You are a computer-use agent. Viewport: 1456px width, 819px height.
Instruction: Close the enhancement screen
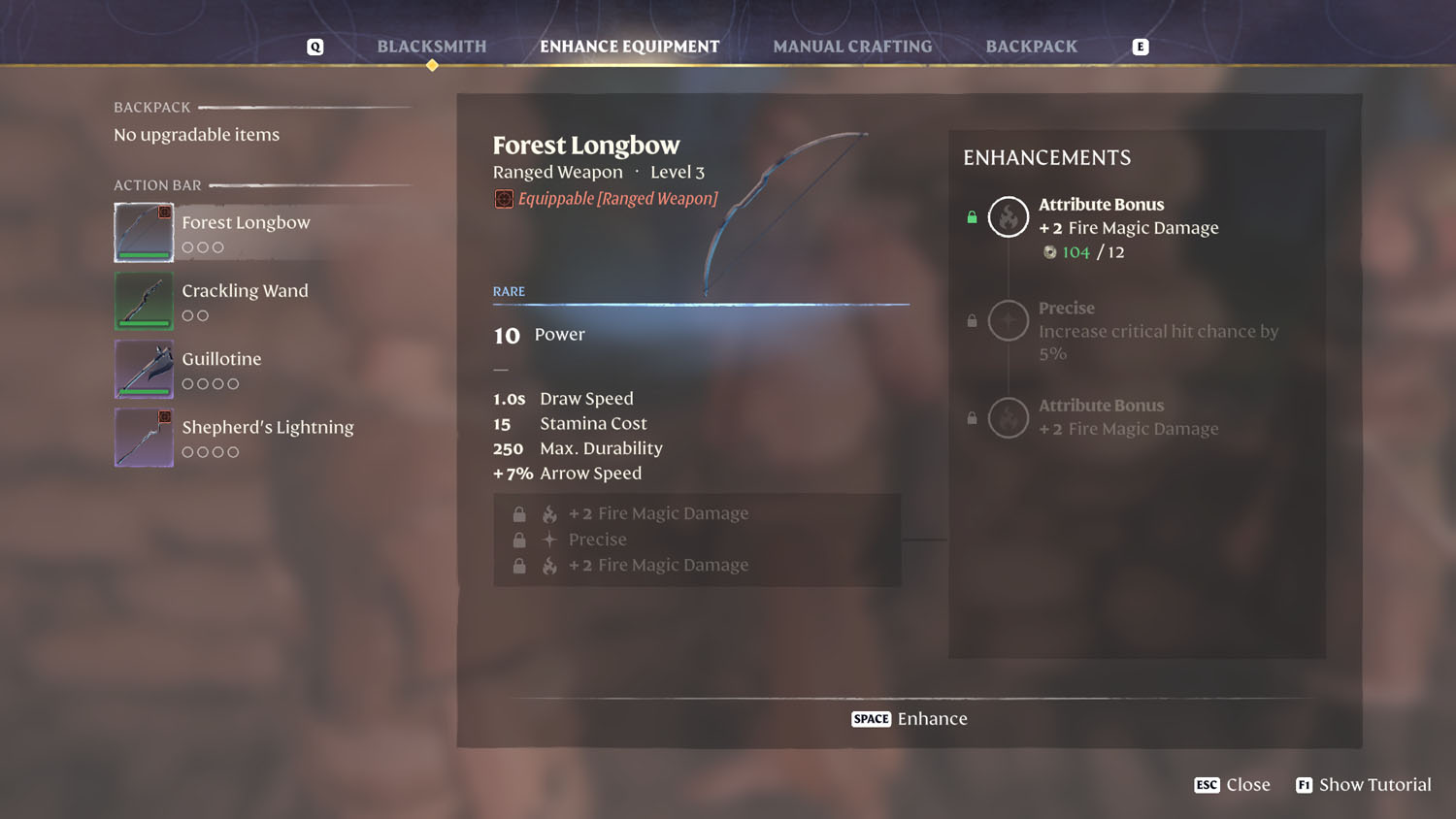pos(1233,785)
